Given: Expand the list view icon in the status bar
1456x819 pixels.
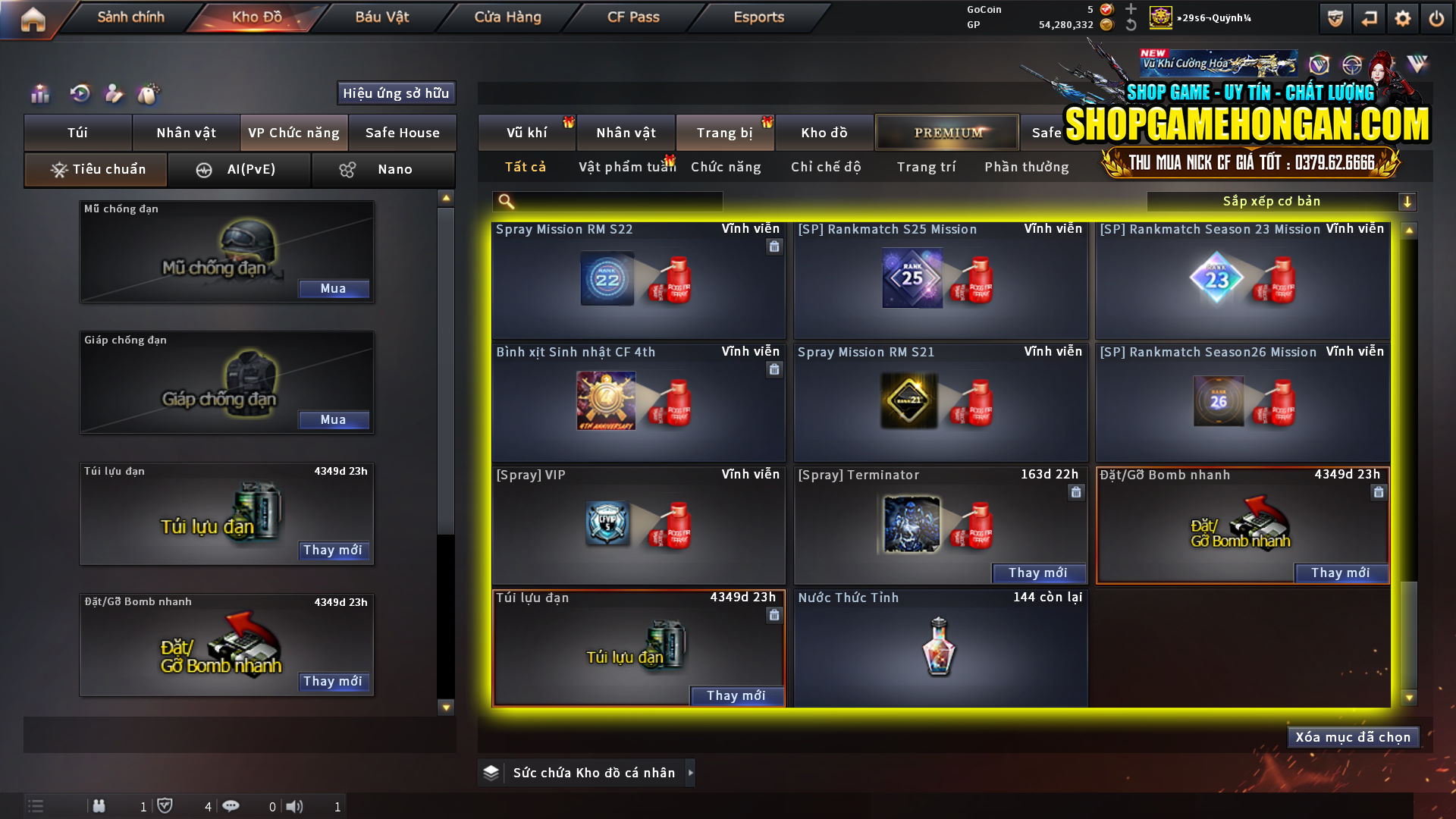Looking at the screenshot, I should [x=35, y=806].
